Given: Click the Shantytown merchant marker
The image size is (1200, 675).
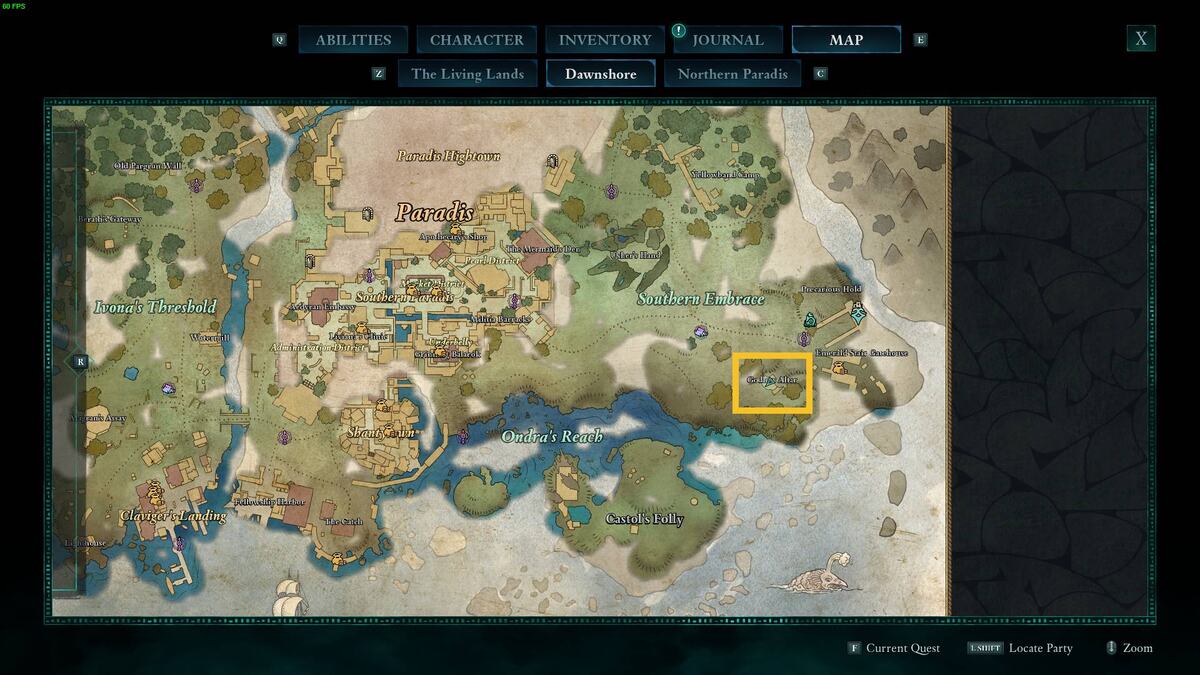Looking at the screenshot, I should (x=381, y=407).
